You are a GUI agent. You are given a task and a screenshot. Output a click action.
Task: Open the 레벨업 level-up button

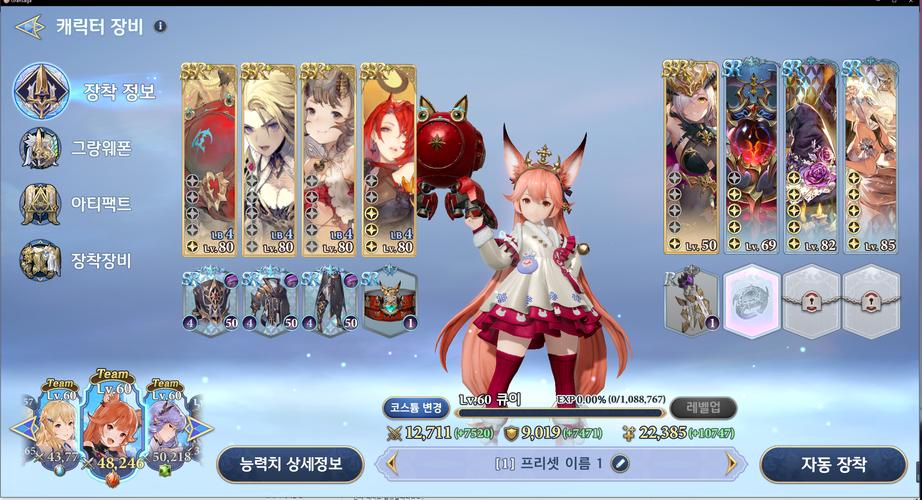(704, 407)
